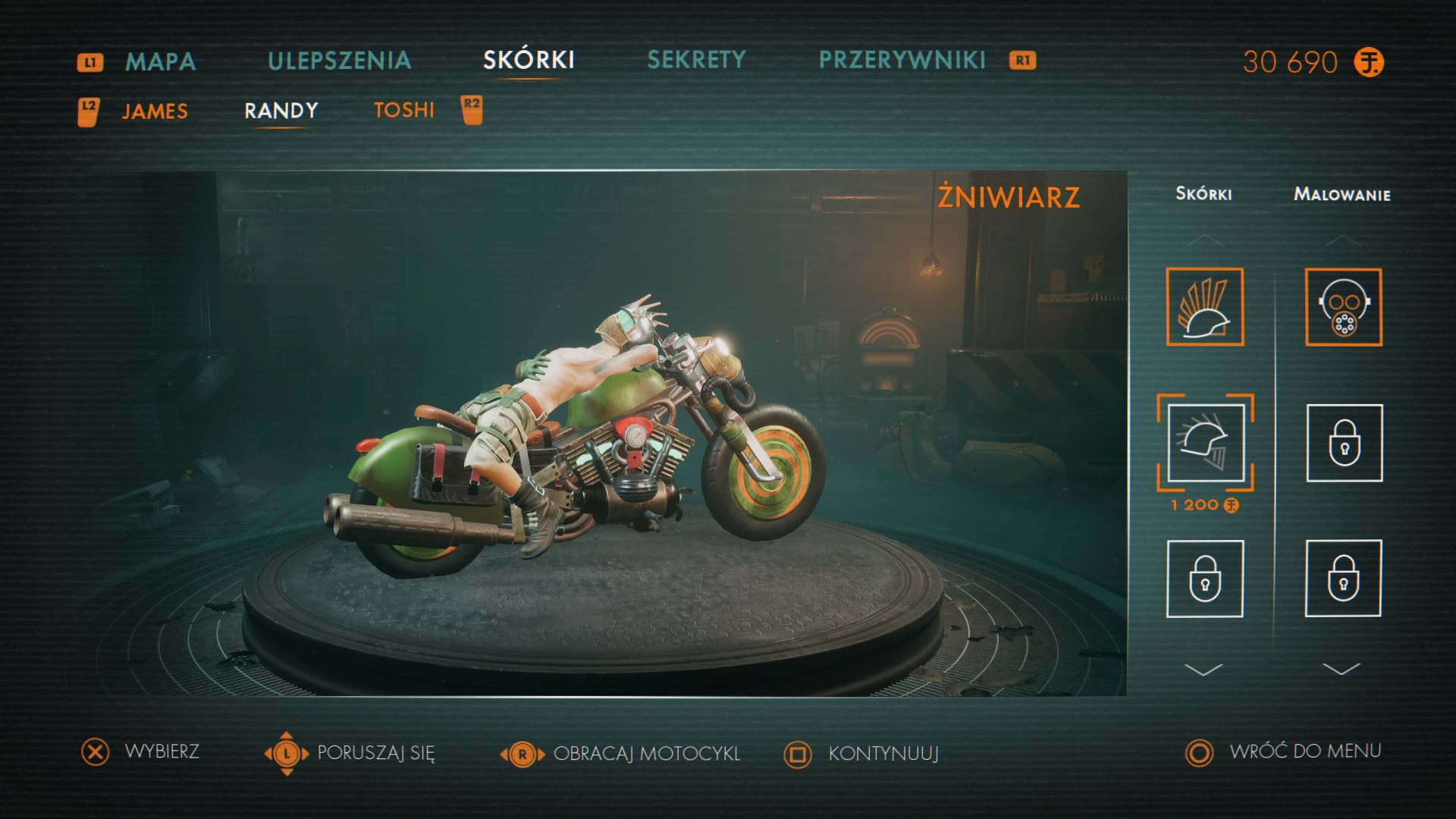This screenshot has height=819, width=1456.
Task: Click the up arrow above Malowanie list
Action: point(1342,241)
